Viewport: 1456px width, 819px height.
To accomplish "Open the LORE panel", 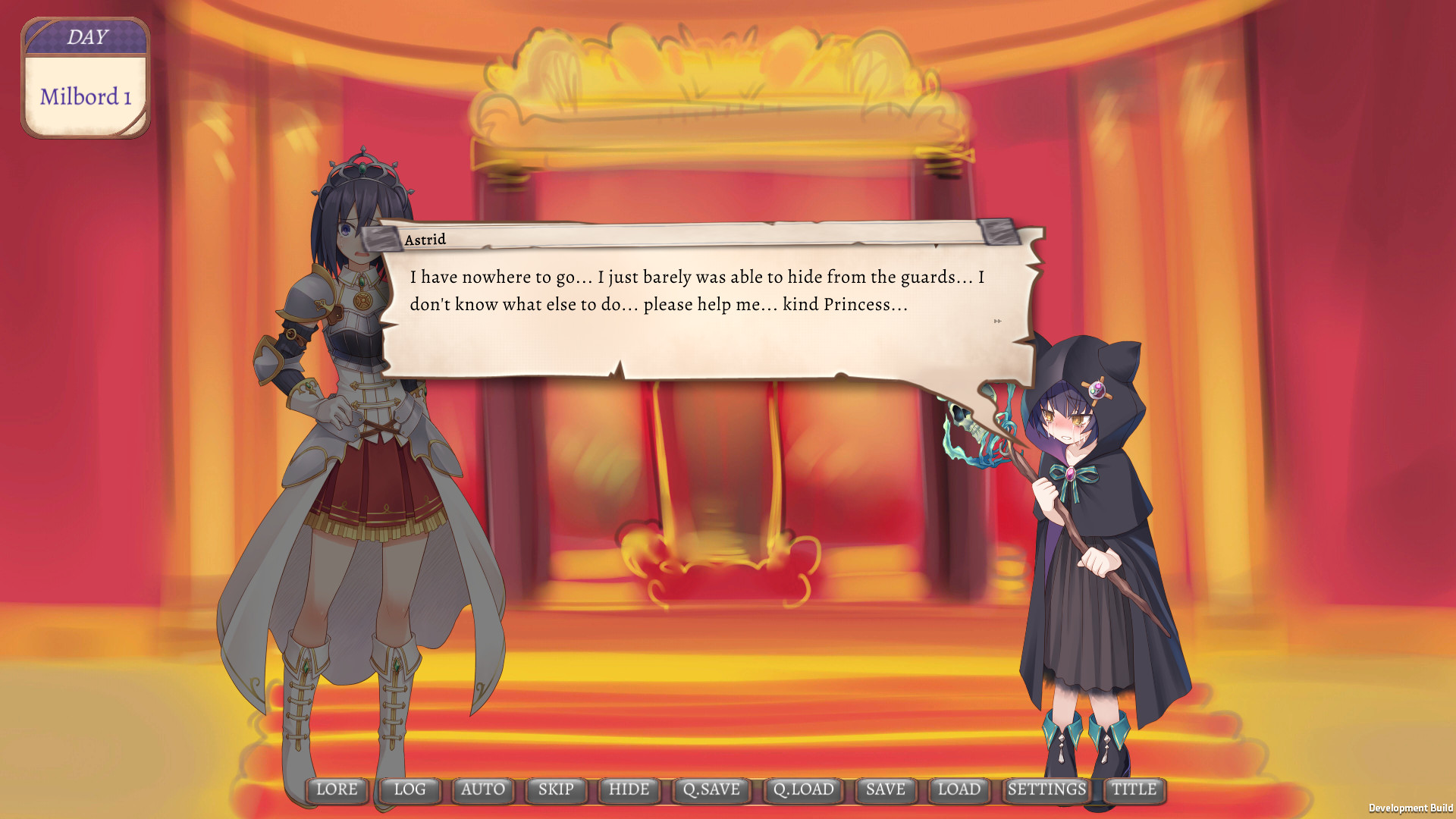I will click(x=338, y=789).
